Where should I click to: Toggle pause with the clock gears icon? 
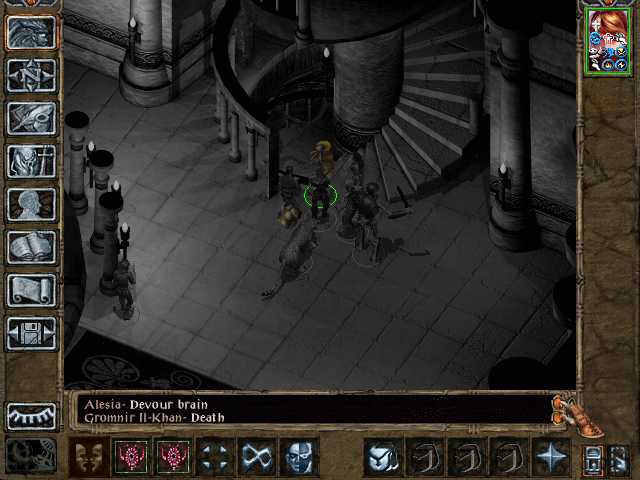point(31,455)
